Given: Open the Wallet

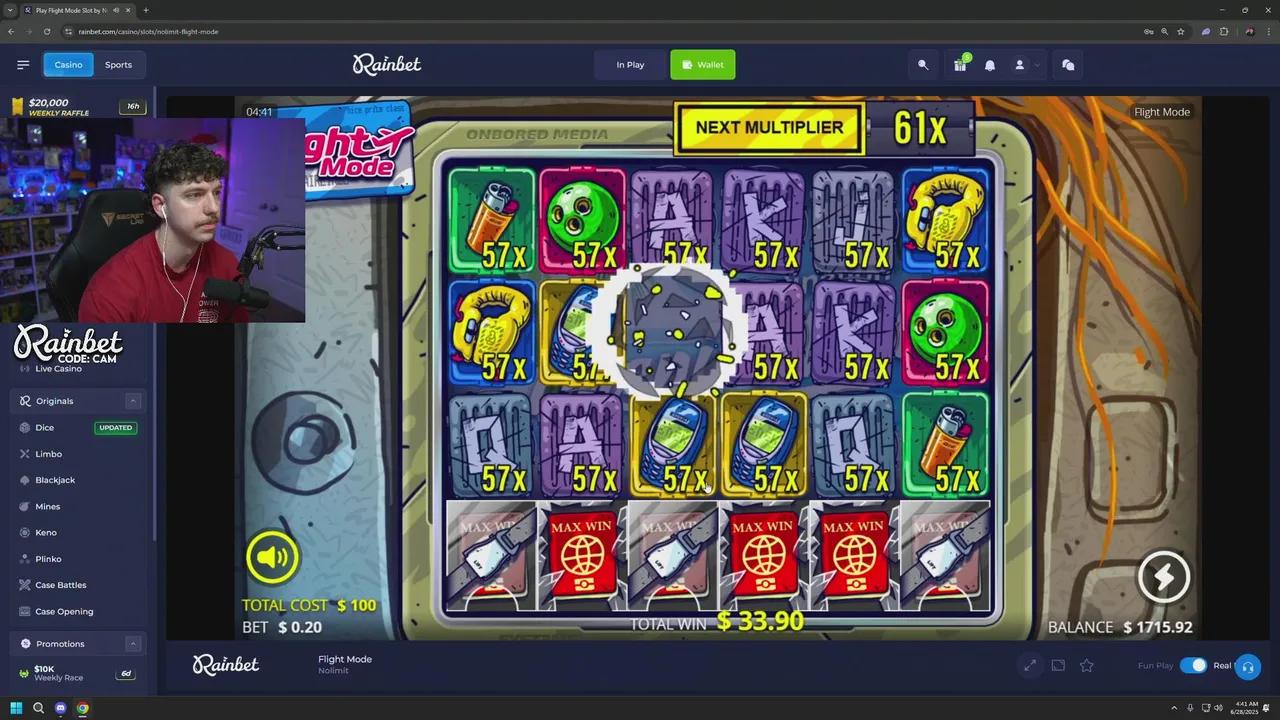Looking at the screenshot, I should tap(703, 64).
